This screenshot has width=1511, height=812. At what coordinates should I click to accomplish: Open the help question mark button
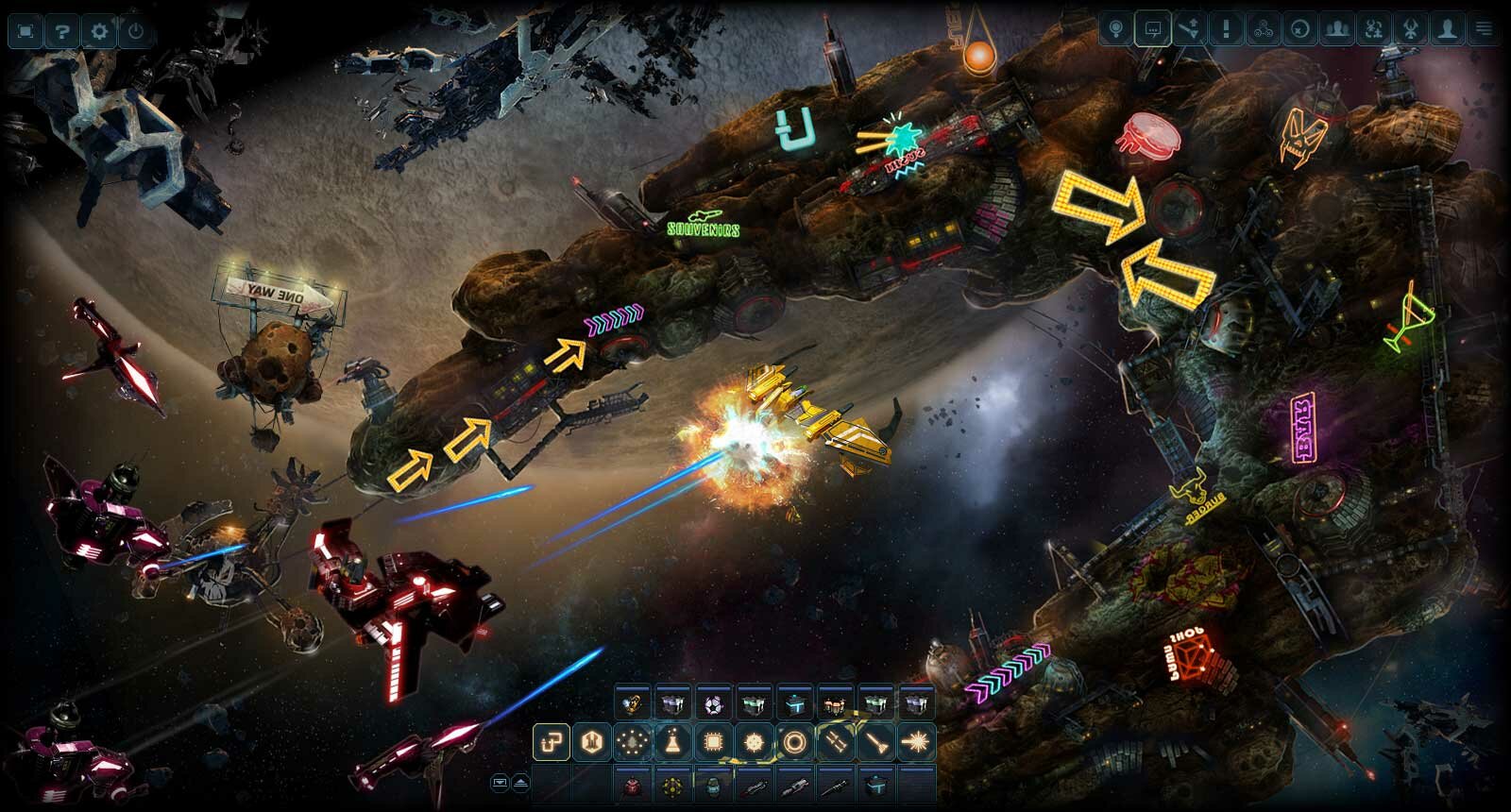[x=62, y=31]
